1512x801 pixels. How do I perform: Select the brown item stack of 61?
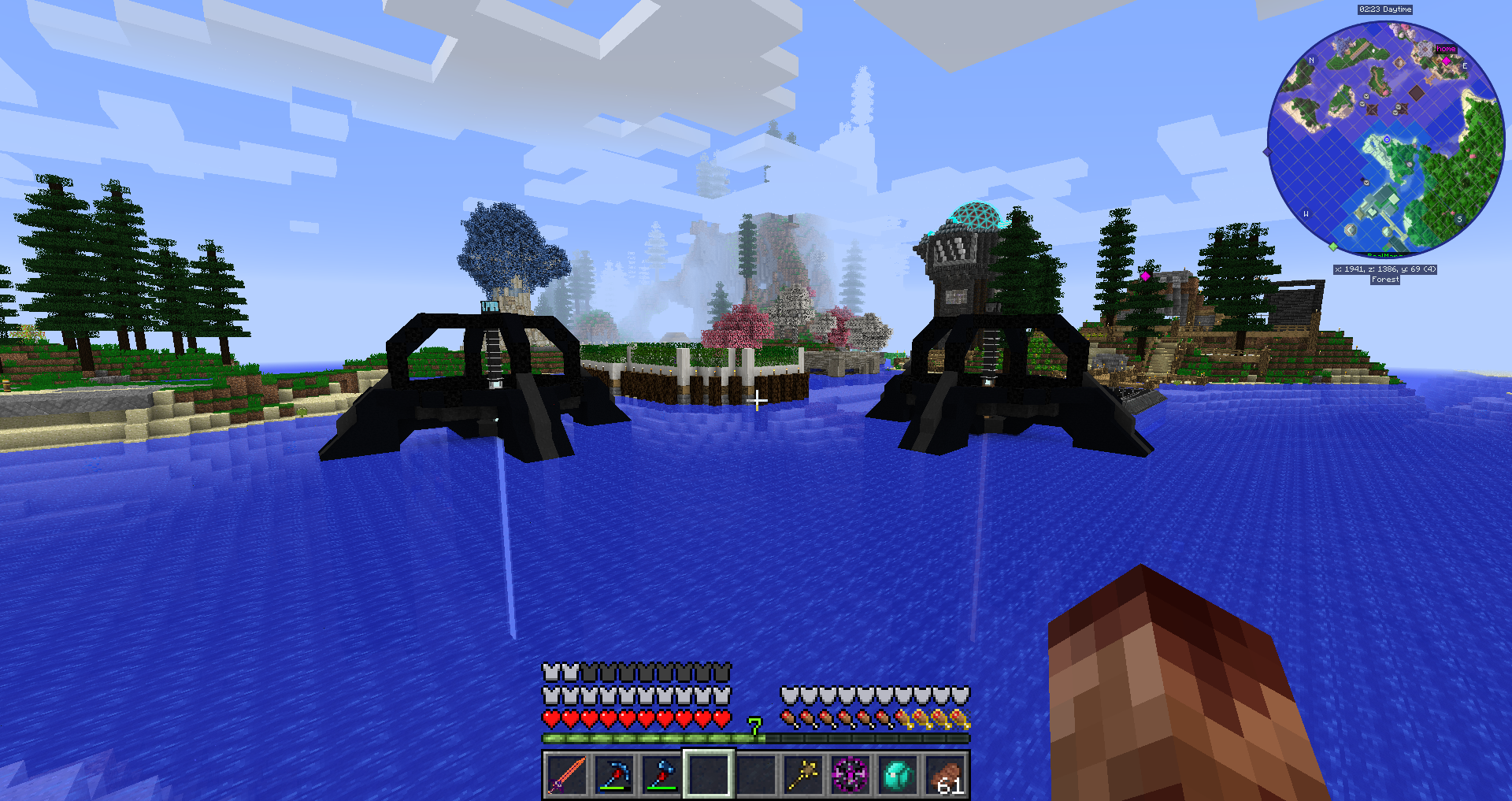pos(945,775)
